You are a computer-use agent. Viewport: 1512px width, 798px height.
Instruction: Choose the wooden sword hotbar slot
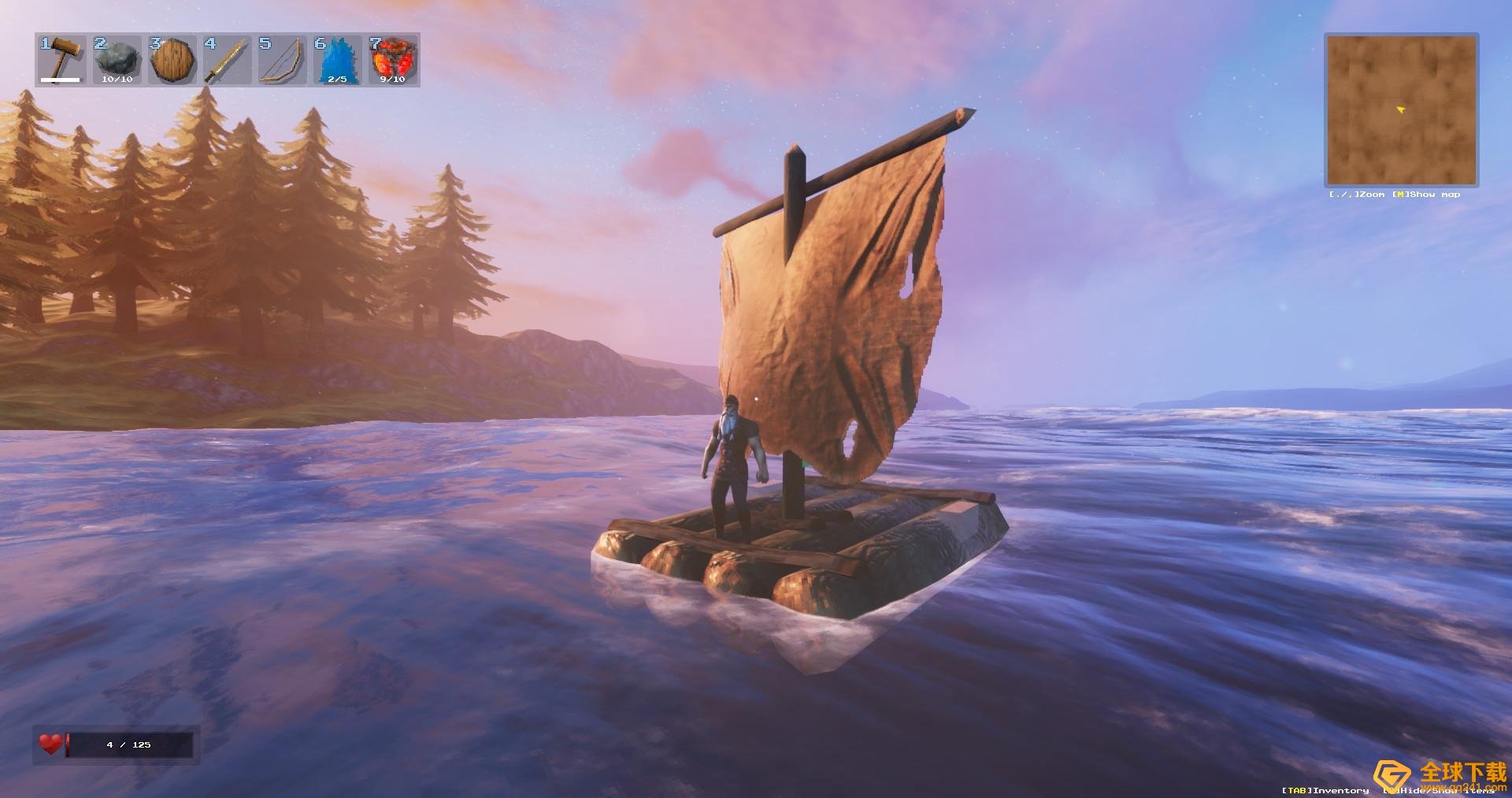[227, 59]
